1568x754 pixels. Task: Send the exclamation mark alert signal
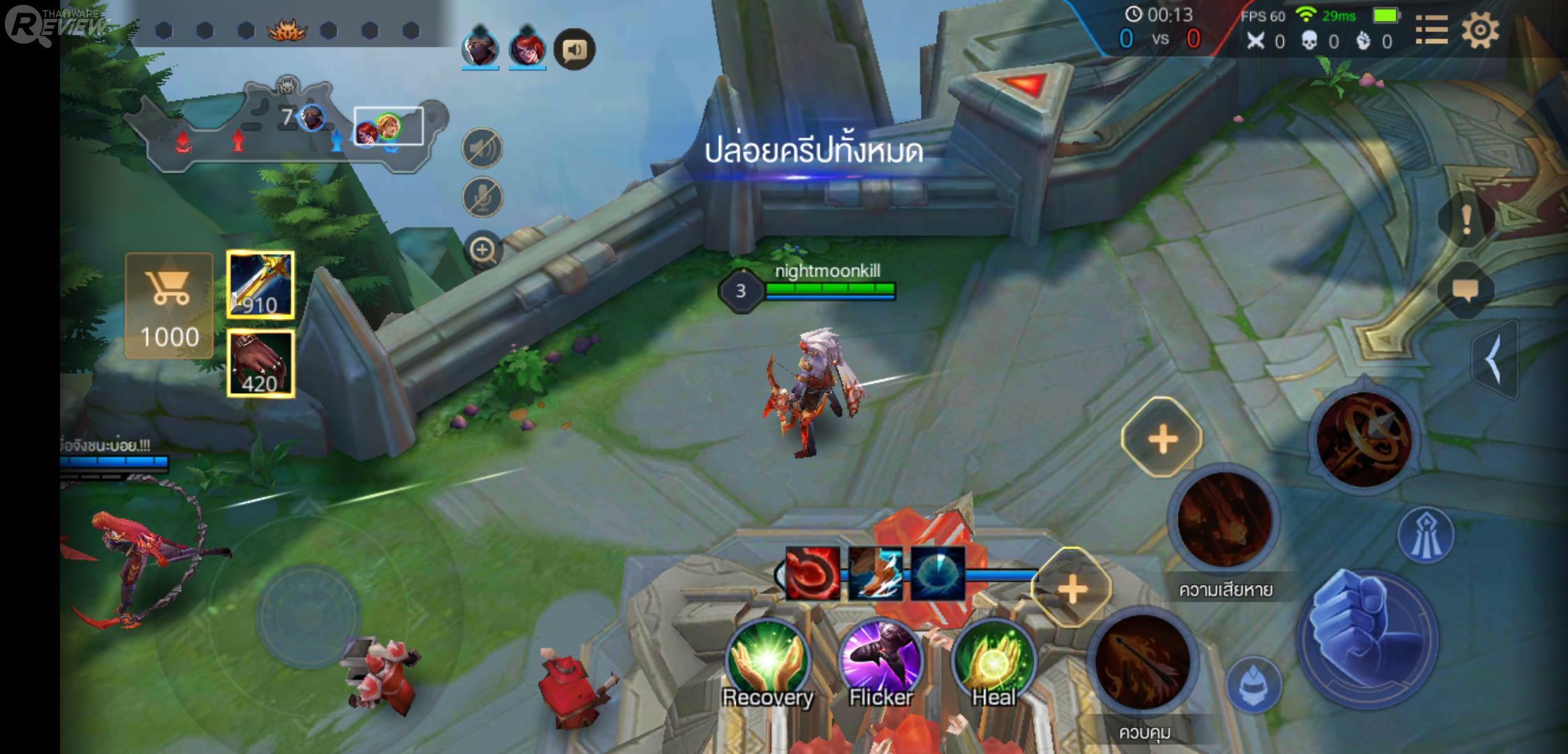[1466, 220]
